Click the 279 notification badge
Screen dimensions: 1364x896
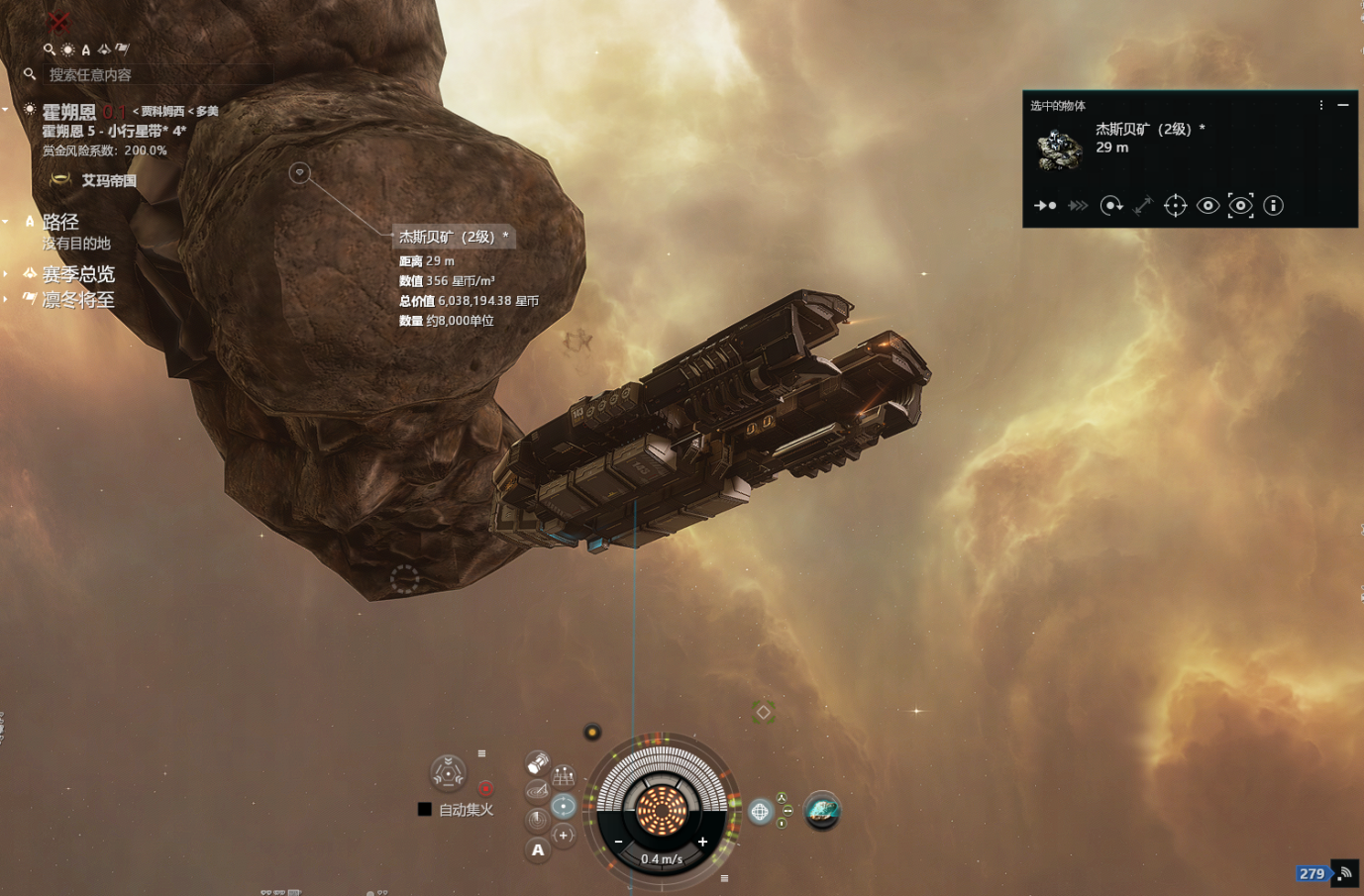coord(1312,873)
